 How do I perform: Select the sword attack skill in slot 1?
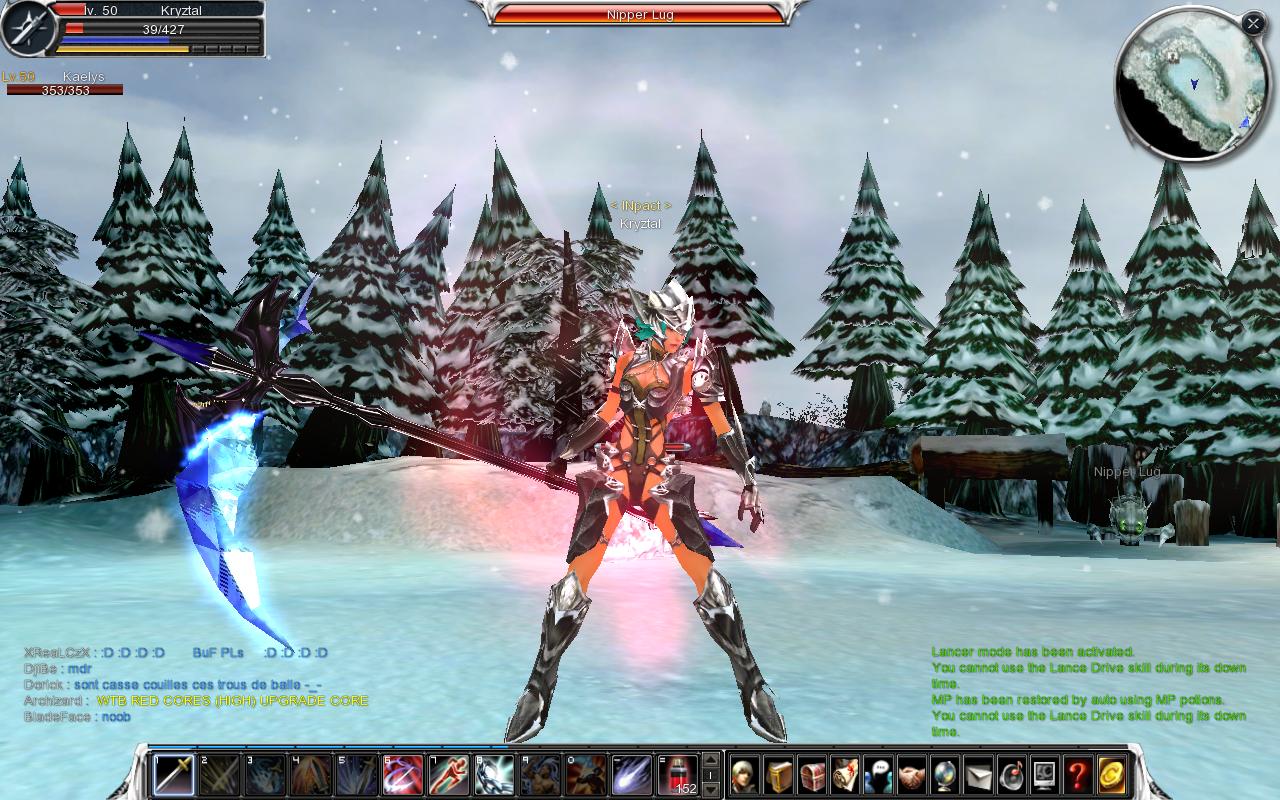[x=173, y=775]
